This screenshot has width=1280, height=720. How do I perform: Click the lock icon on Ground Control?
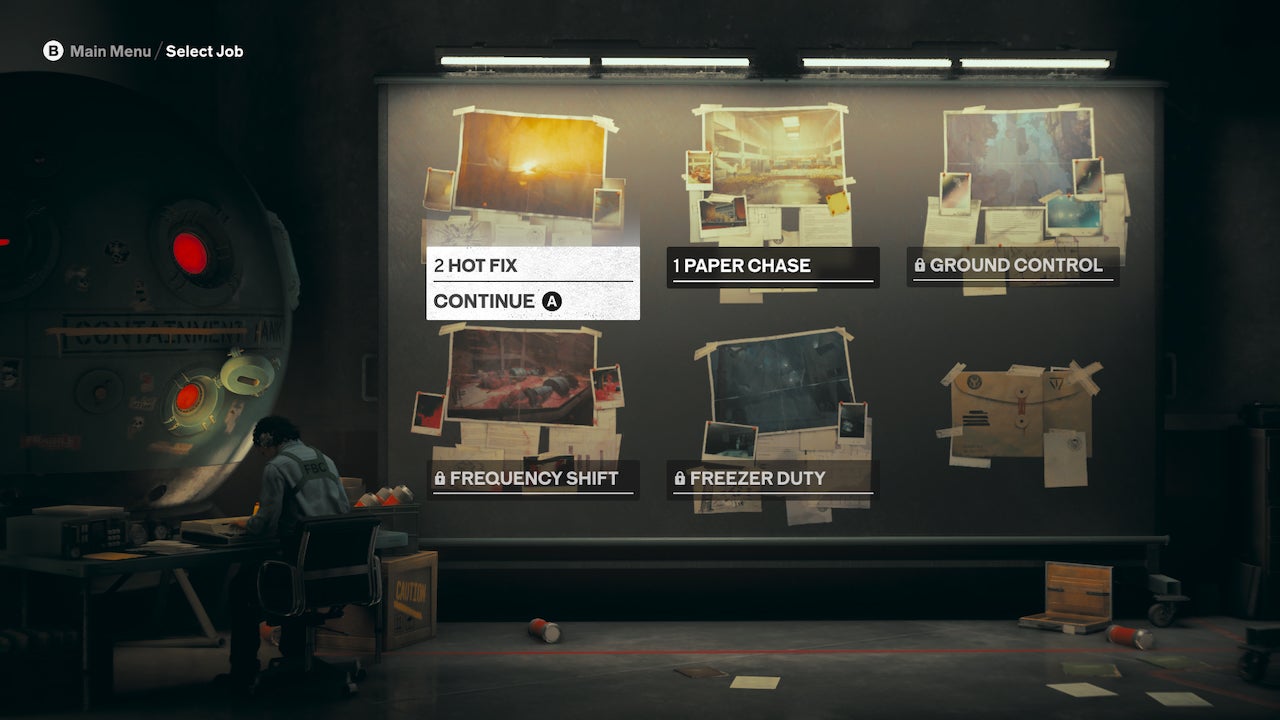(x=922, y=265)
